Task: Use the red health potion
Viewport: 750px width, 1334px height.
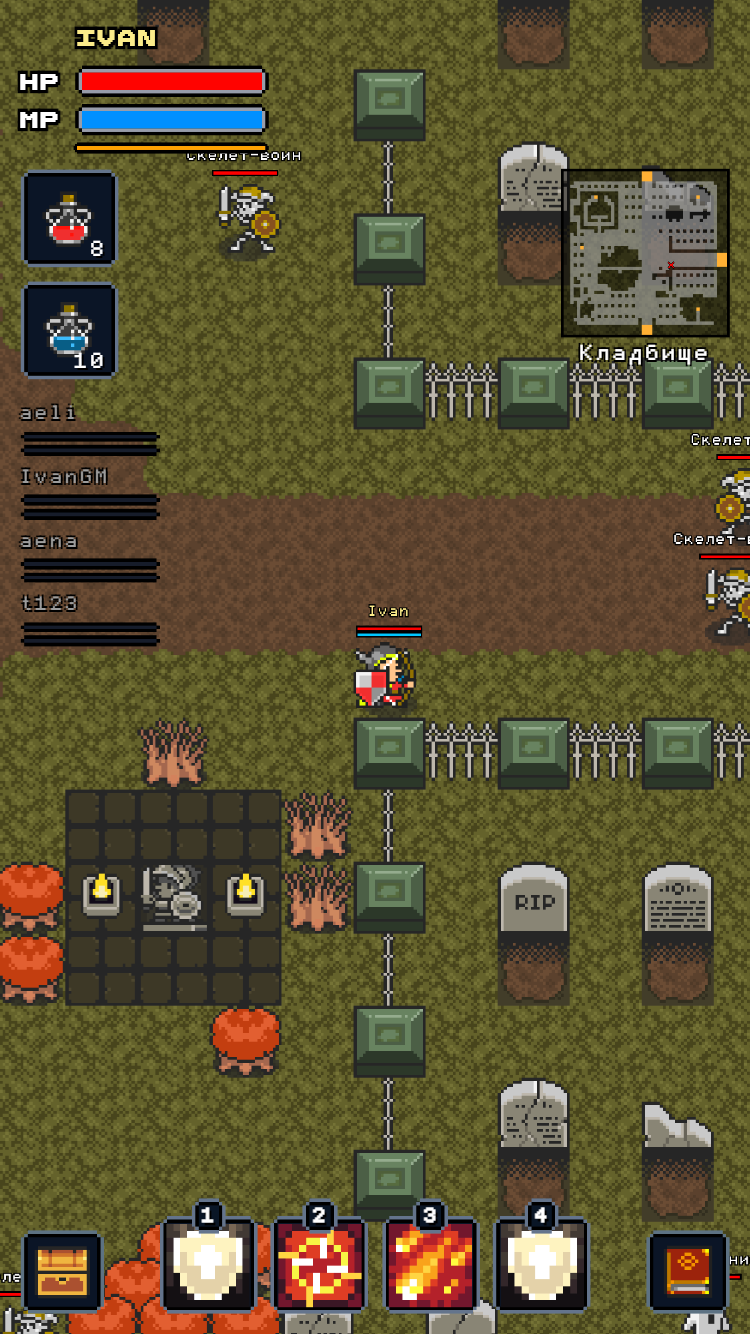Action: [x=69, y=219]
